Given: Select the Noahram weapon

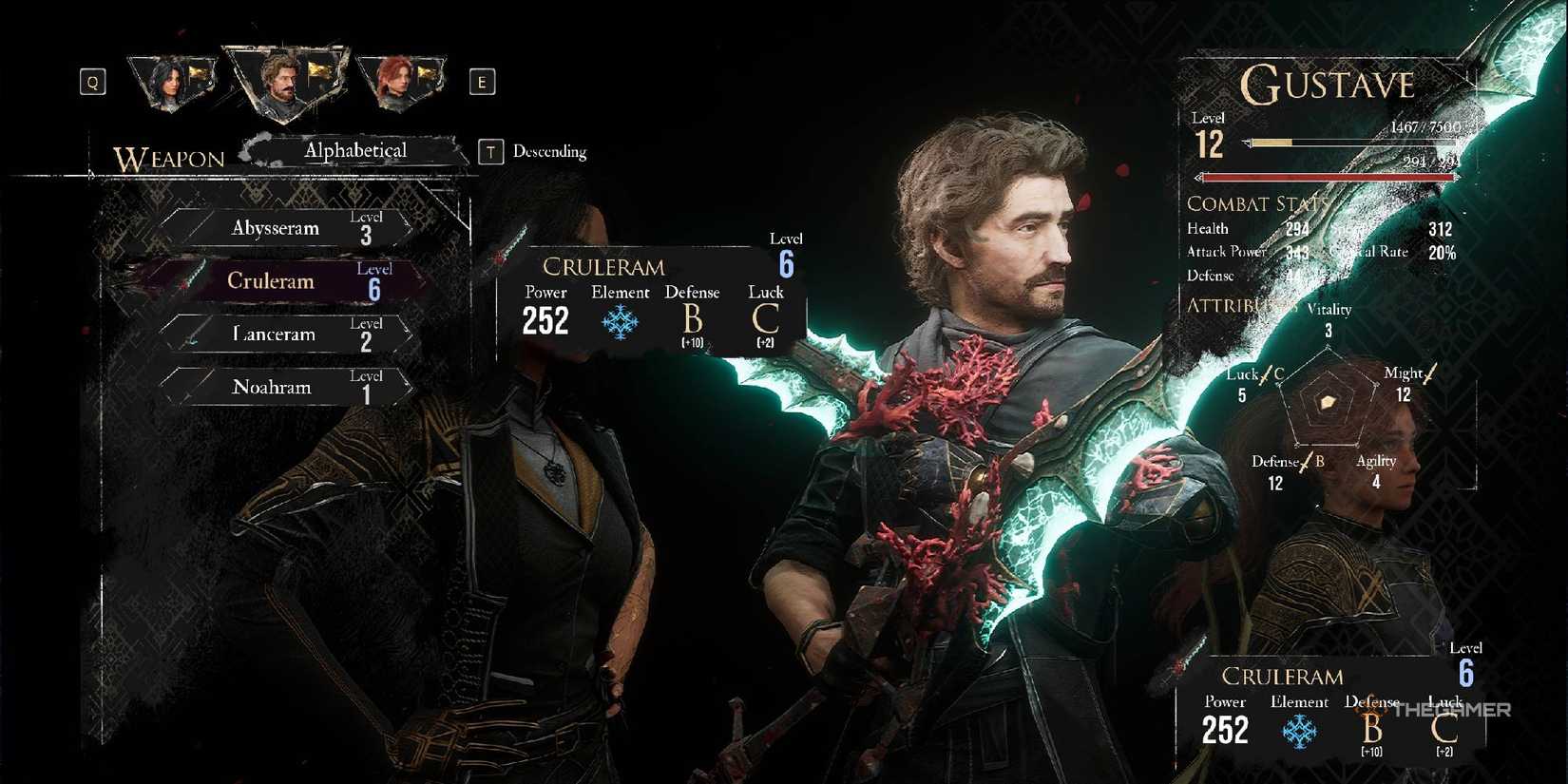Looking at the screenshot, I should pyautogui.click(x=273, y=387).
